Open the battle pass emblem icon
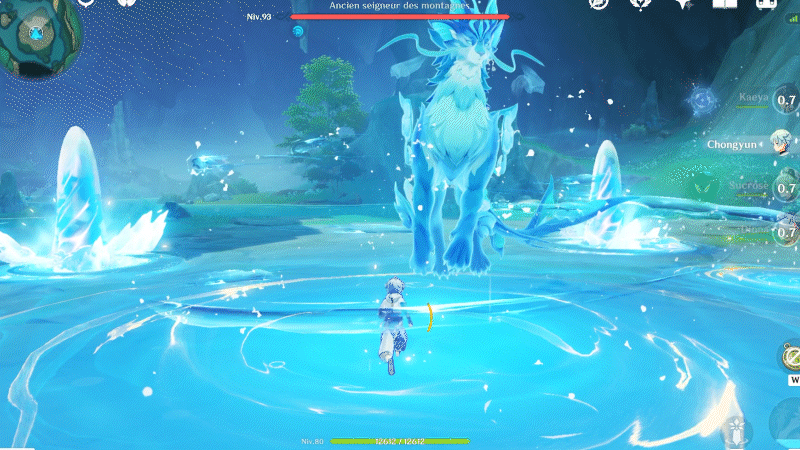Viewport: 800px width, 450px height. [641, 4]
